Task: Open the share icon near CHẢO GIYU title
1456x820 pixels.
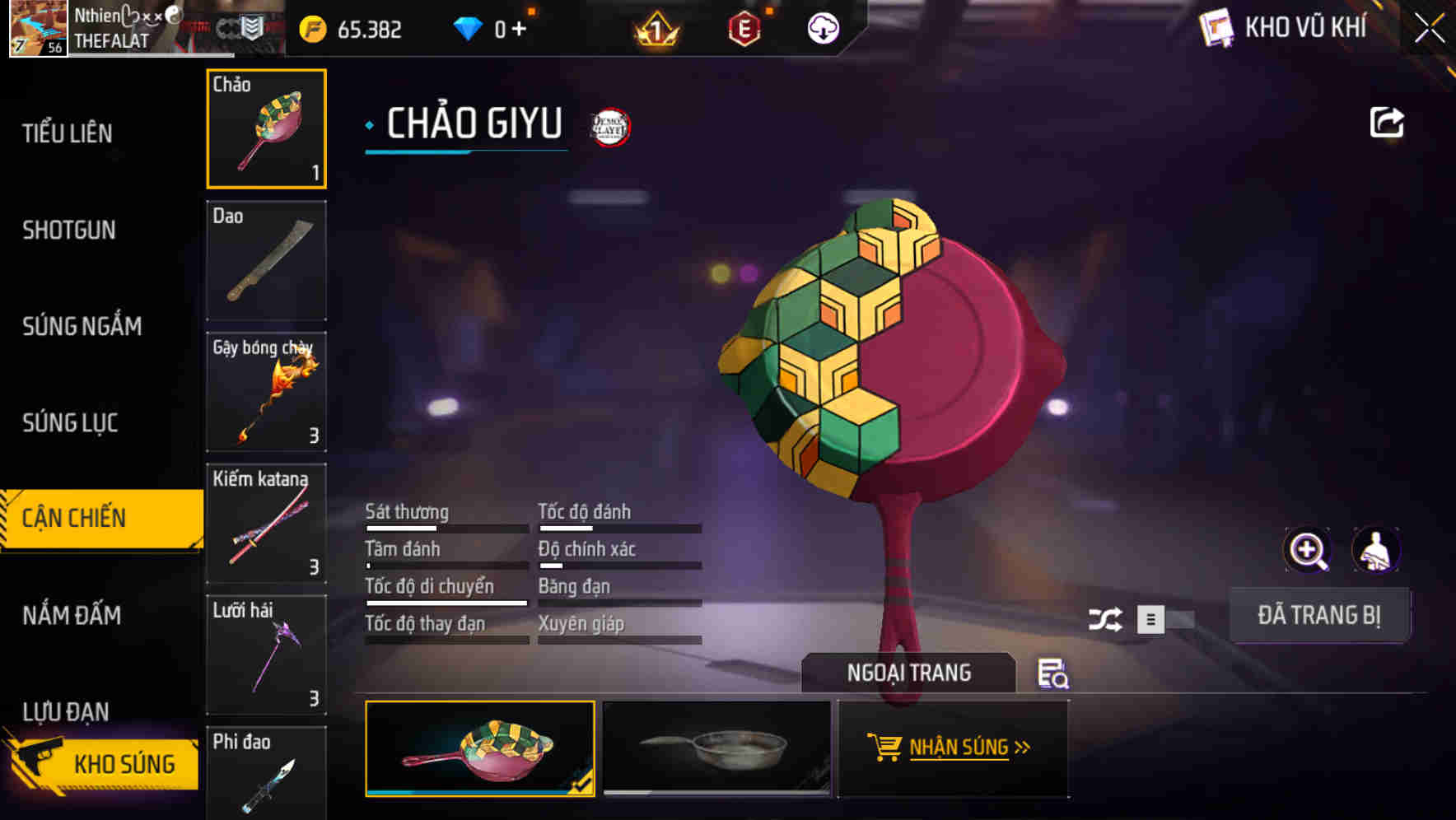Action: coord(1388,122)
